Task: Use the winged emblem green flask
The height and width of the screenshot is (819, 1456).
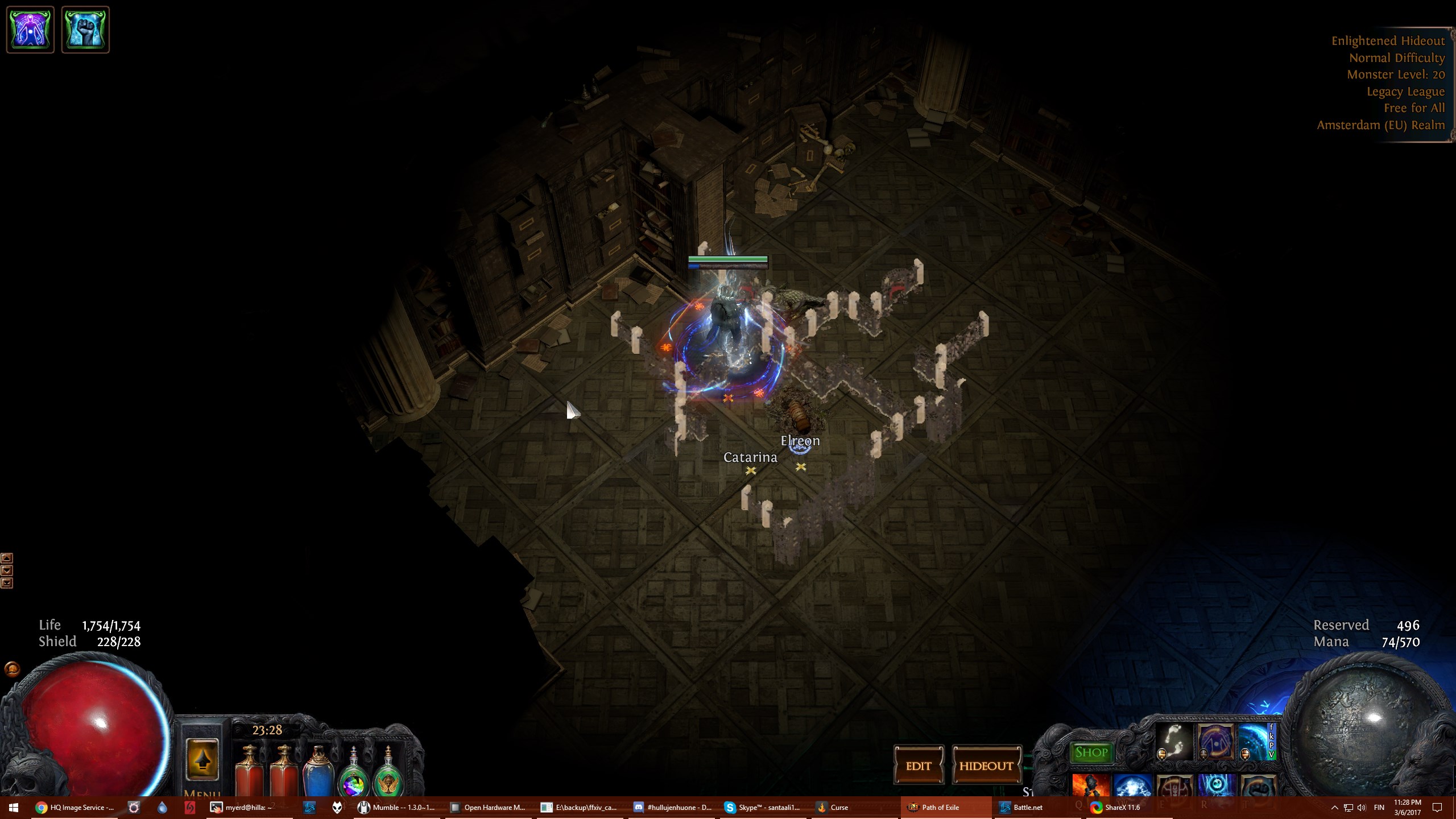Action: (x=388, y=773)
